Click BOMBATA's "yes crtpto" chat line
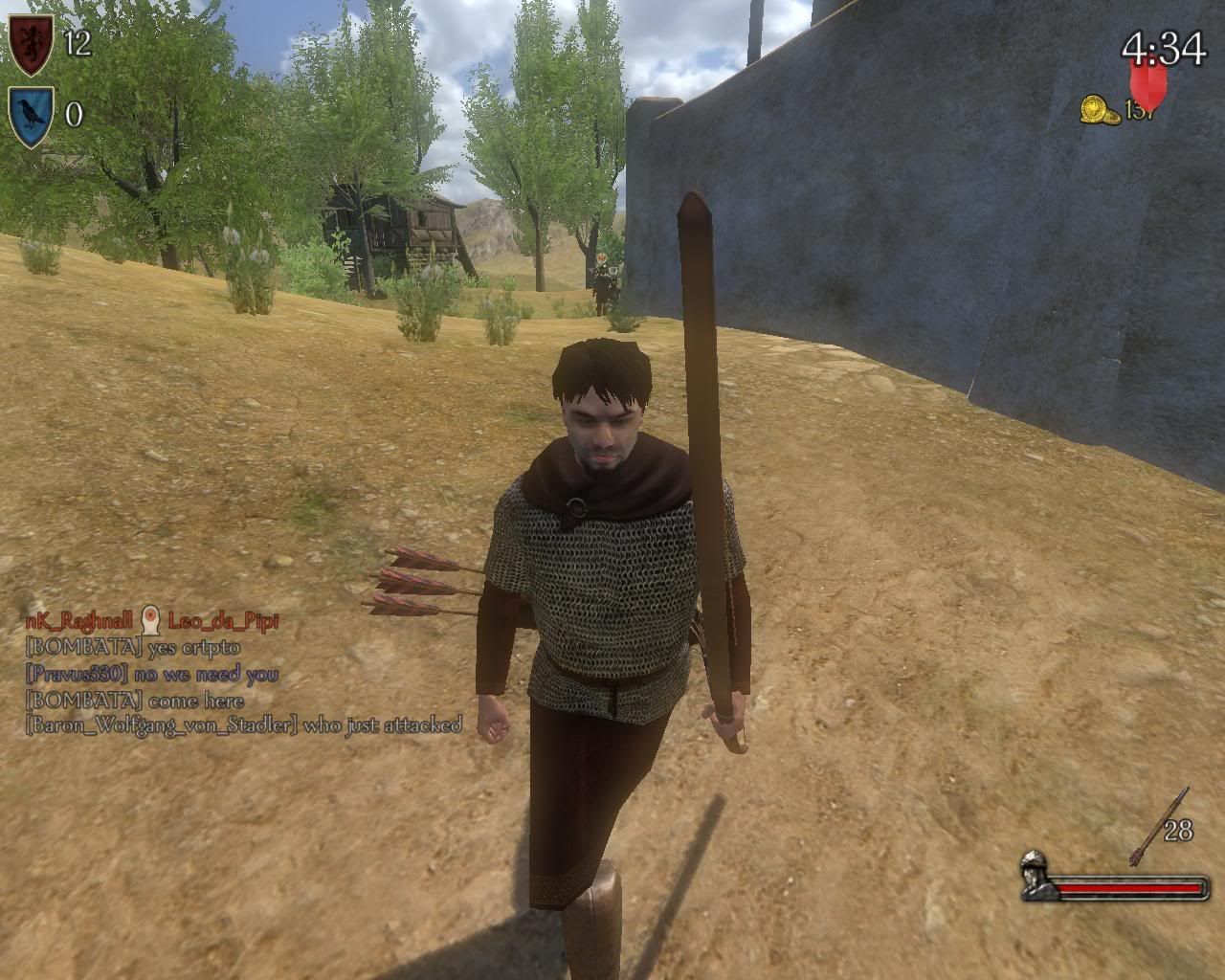Viewport: 1225px width, 980px height. [133, 647]
